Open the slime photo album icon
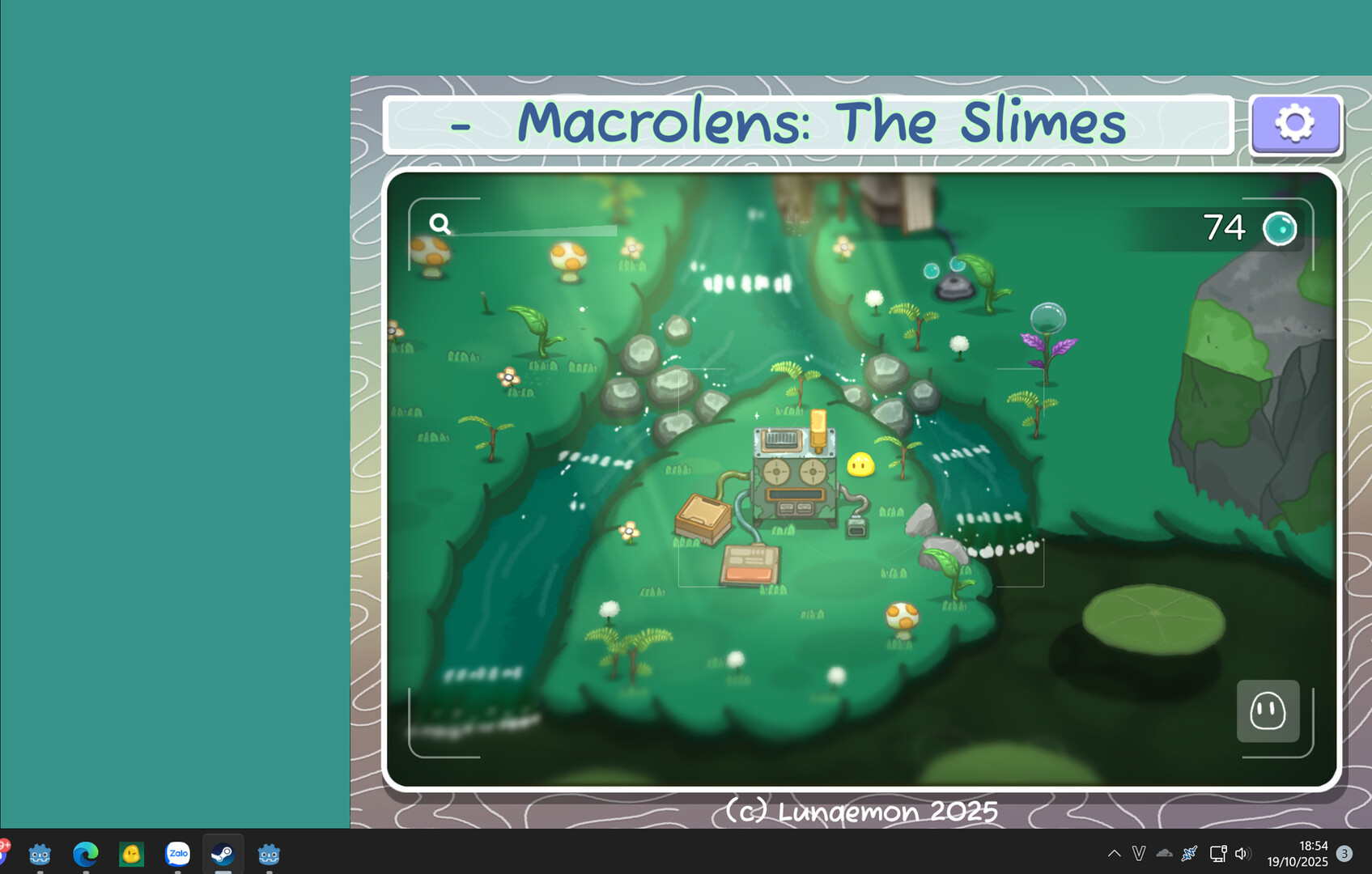Viewport: 1372px width, 874px height. 1268,711
